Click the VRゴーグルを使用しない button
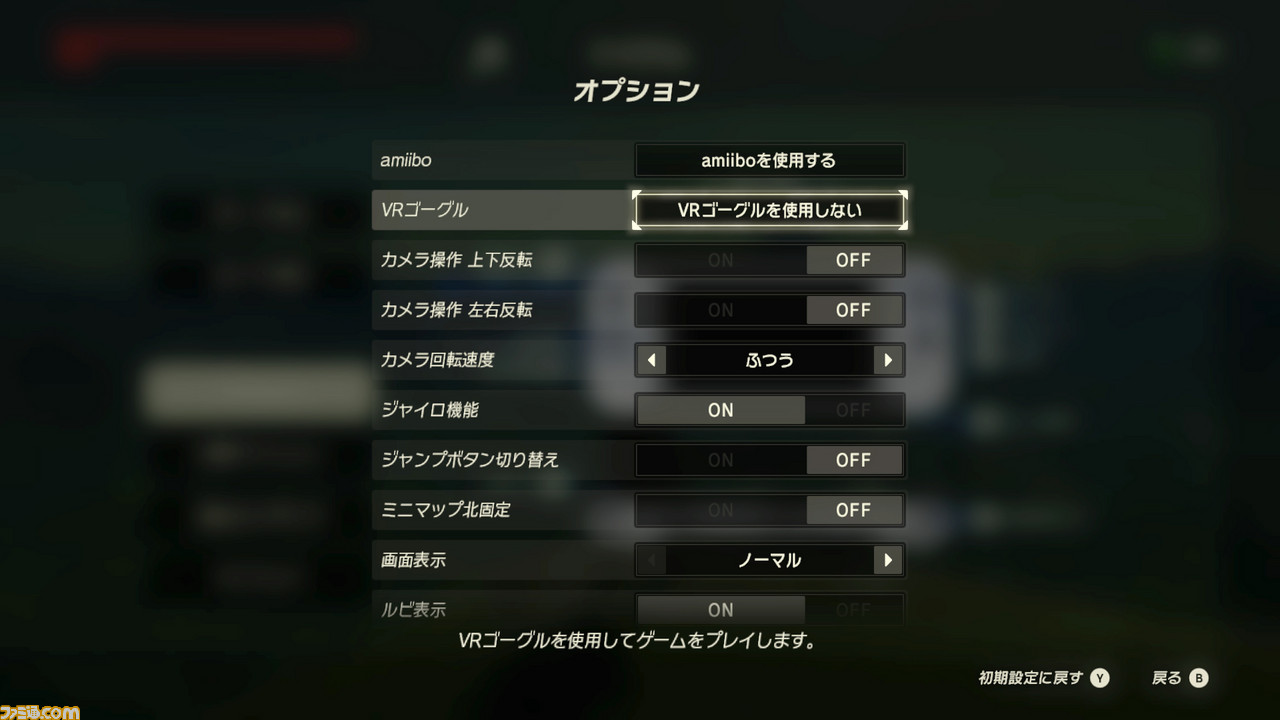This screenshot has width=1280, height=720. point(769,210)
